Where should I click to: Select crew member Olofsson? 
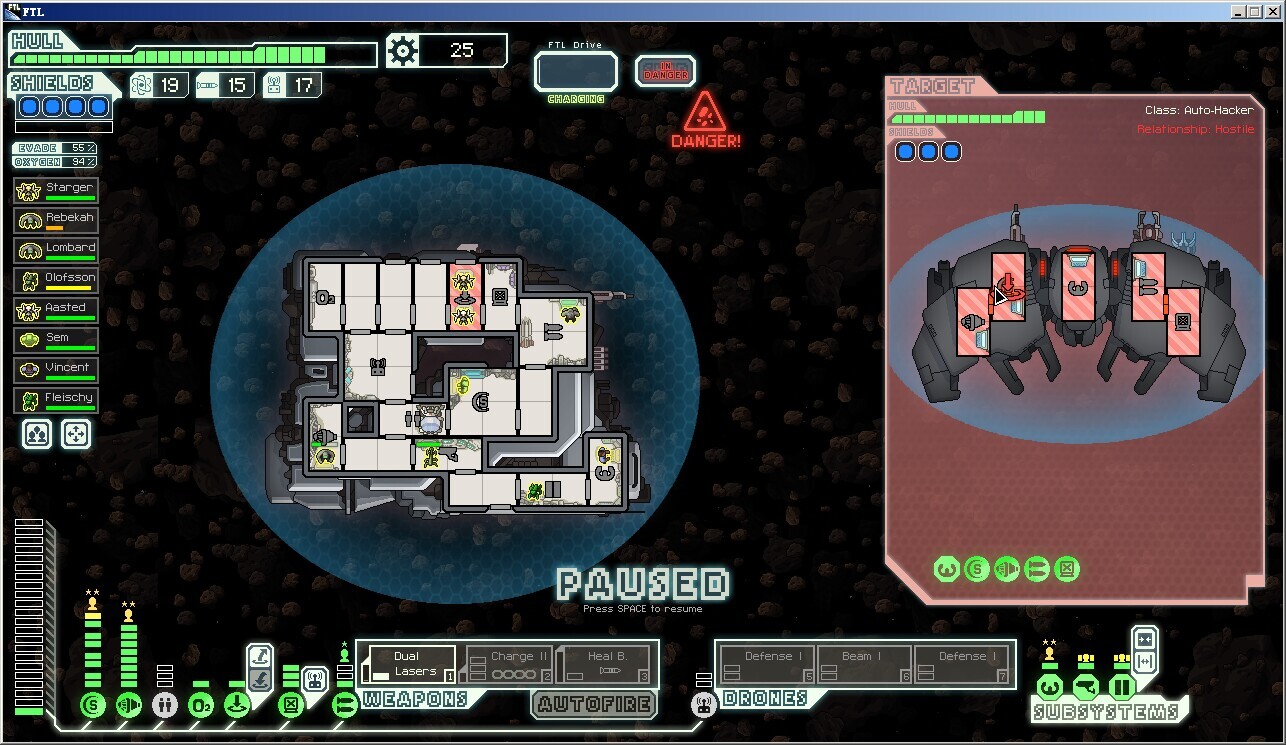[56, 281]
